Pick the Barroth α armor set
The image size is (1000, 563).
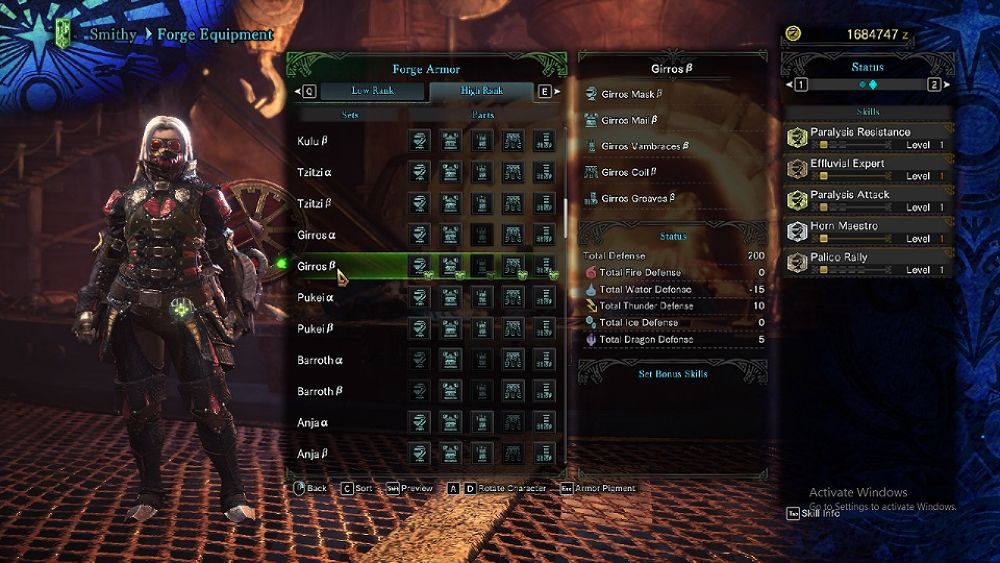320,360
